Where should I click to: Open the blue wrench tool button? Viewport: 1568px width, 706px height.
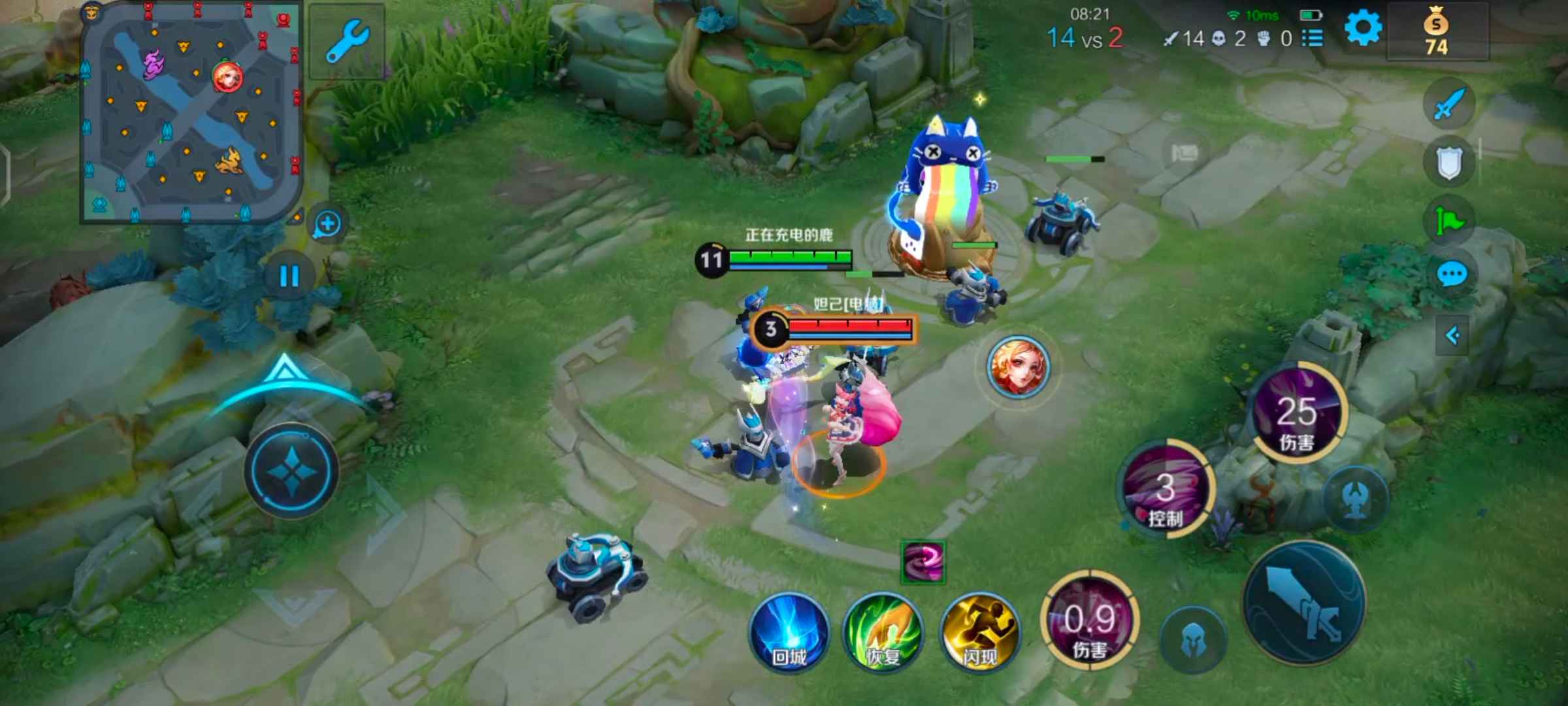point(347,41)
